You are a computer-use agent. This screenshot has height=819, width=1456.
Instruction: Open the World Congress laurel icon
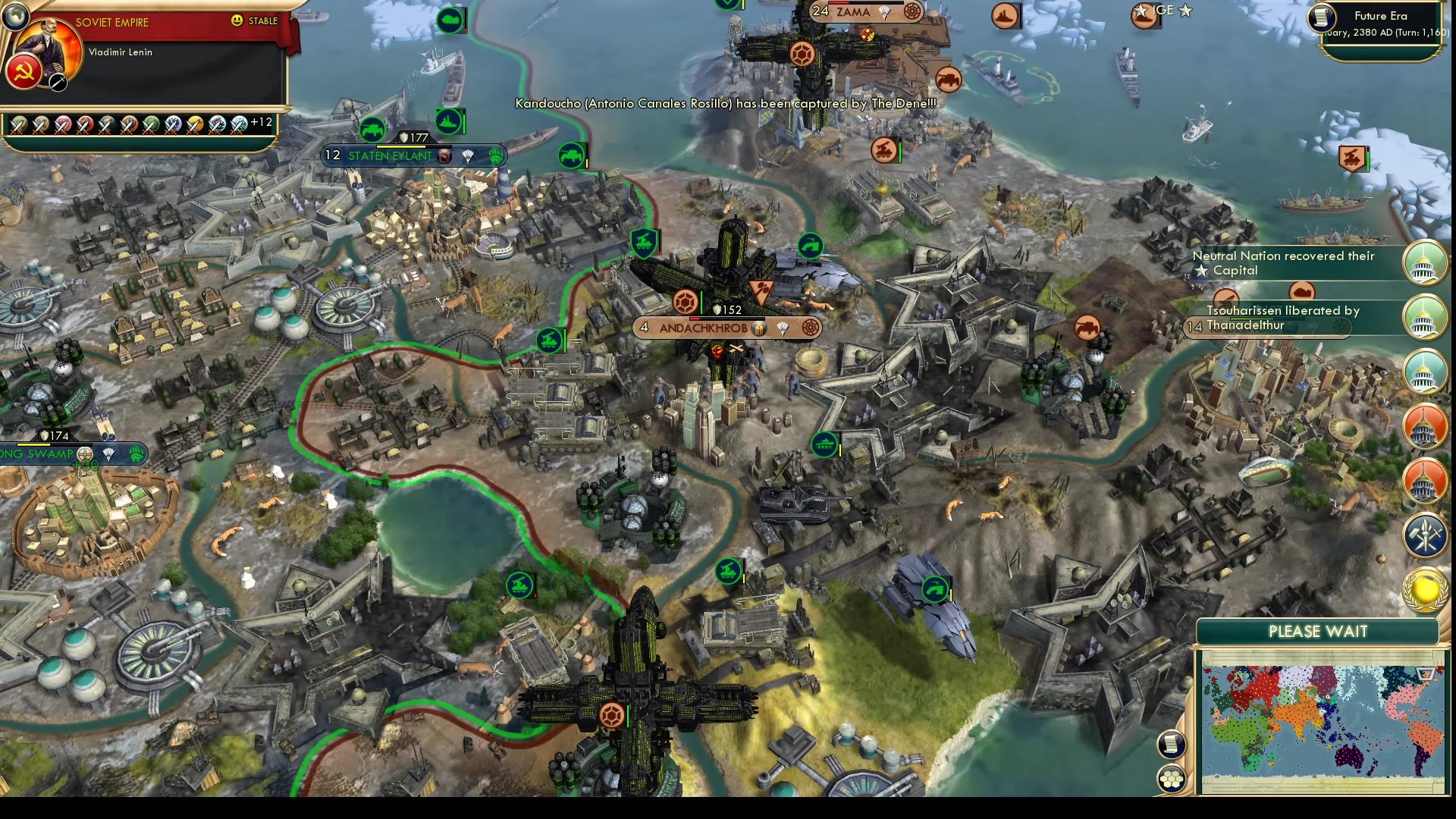[1425, 587]
